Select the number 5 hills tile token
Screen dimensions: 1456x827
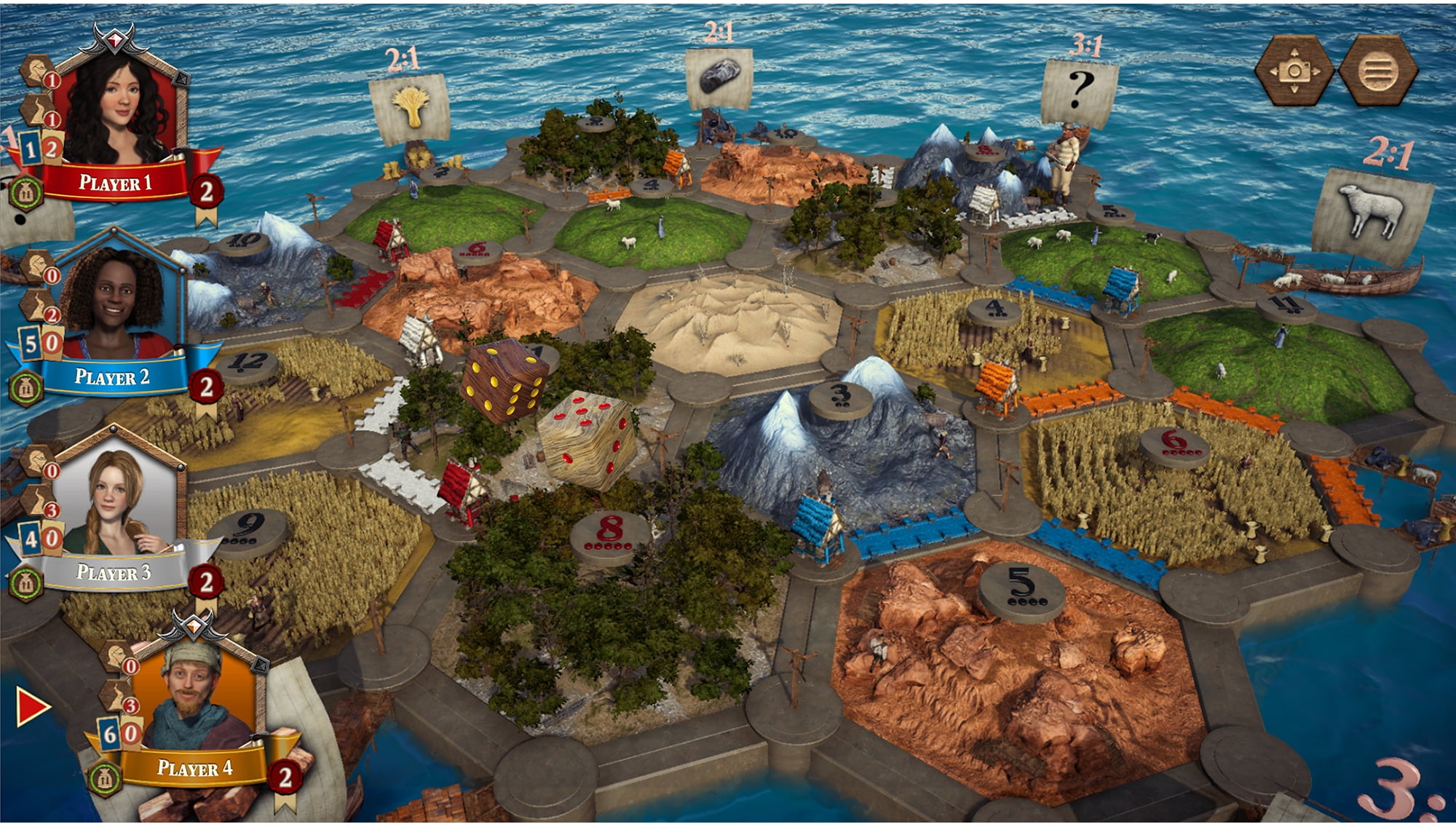pos(1020,590)
